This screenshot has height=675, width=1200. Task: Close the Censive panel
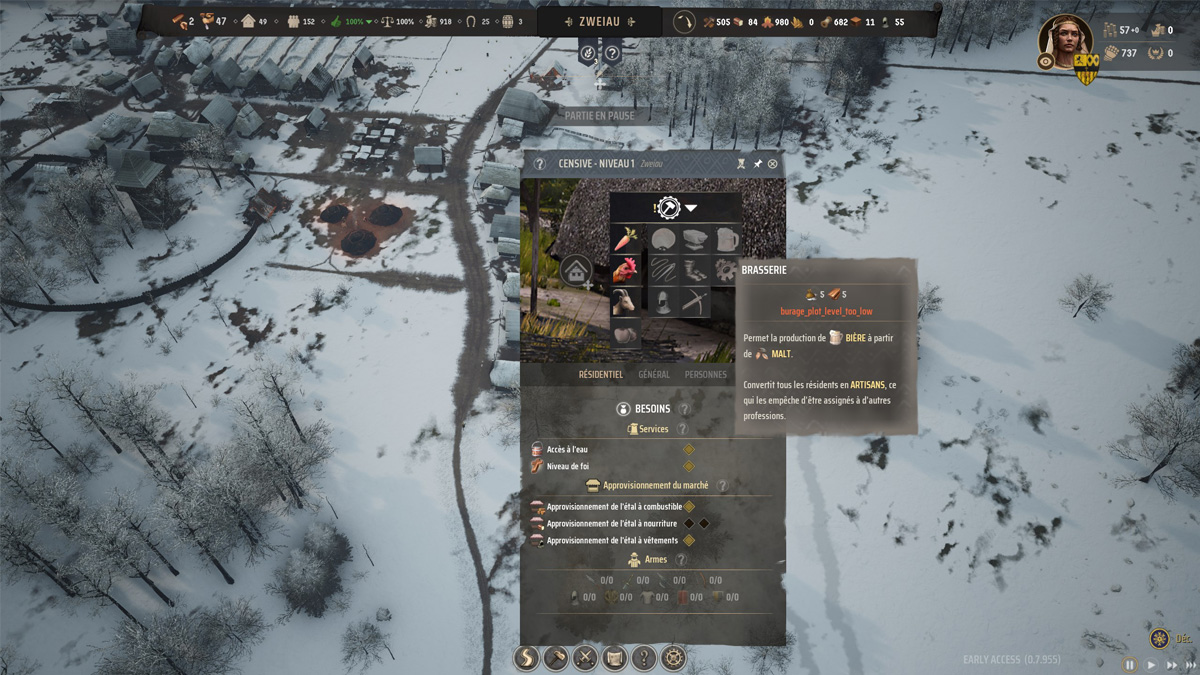[x=772, y=164]
